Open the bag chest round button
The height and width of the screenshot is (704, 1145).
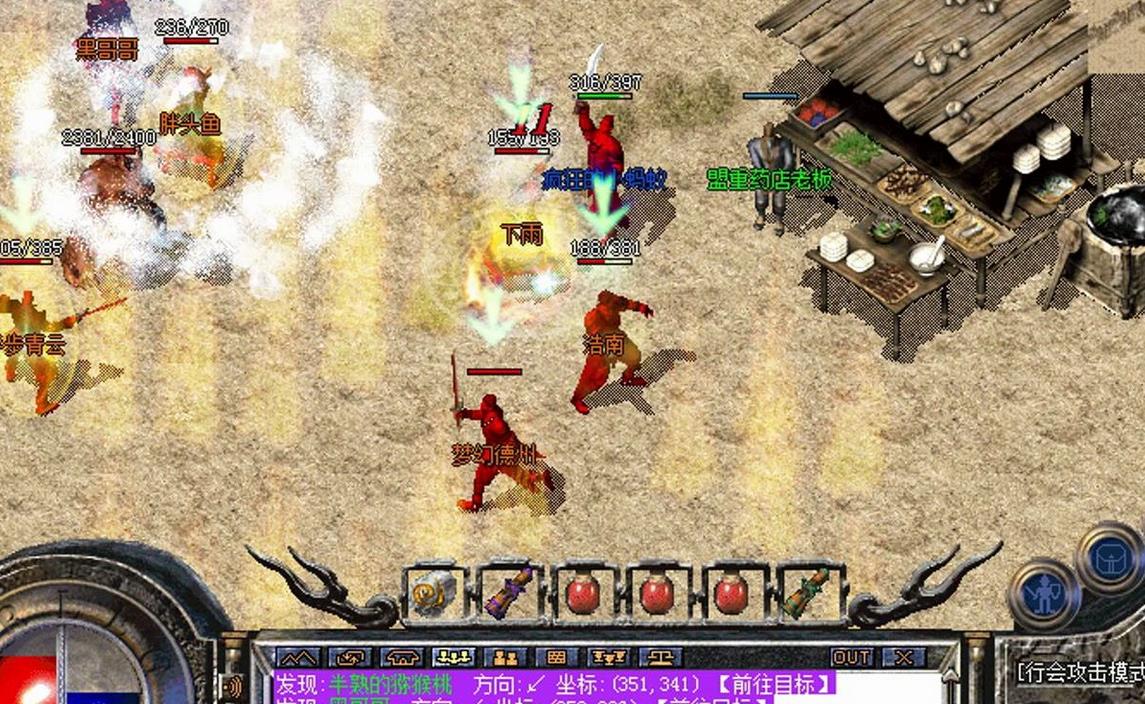click(1111, 556)
